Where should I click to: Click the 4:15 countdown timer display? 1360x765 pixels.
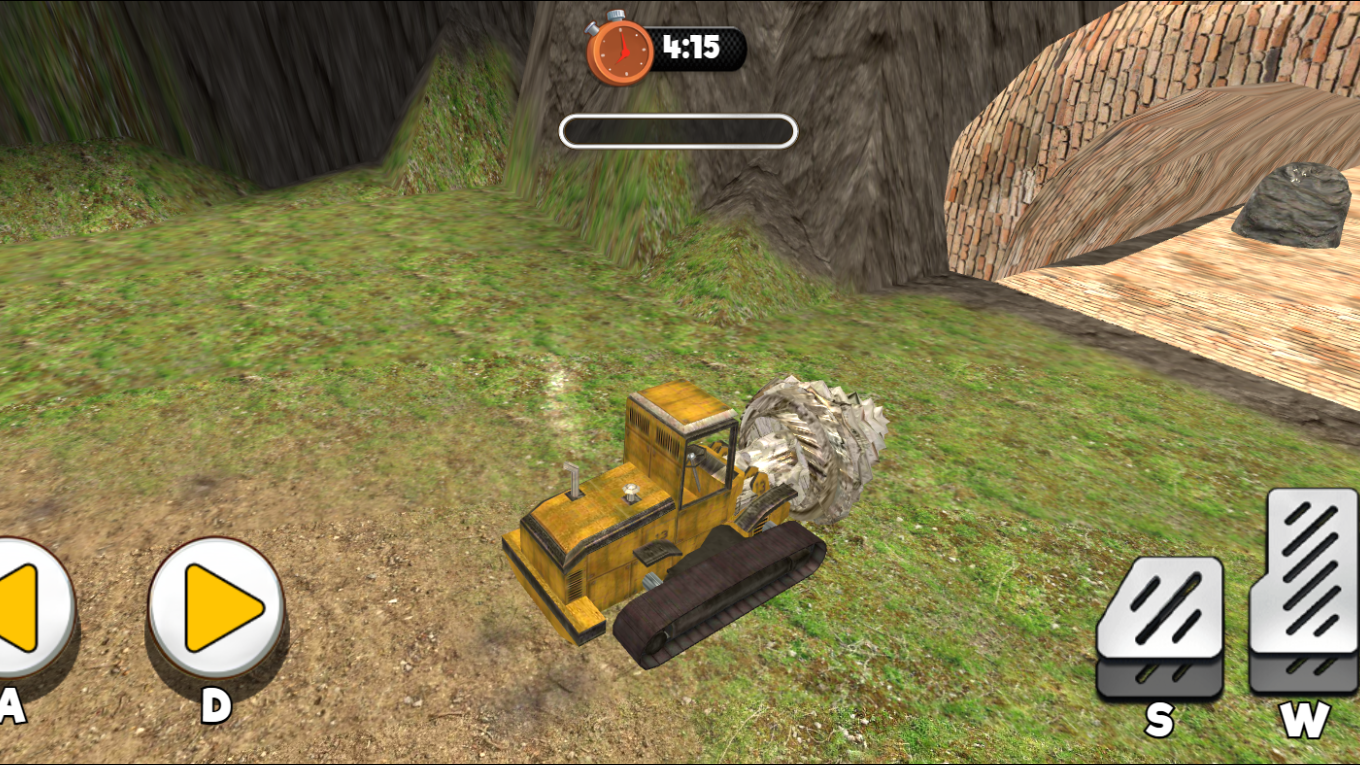tap(690, 48)
